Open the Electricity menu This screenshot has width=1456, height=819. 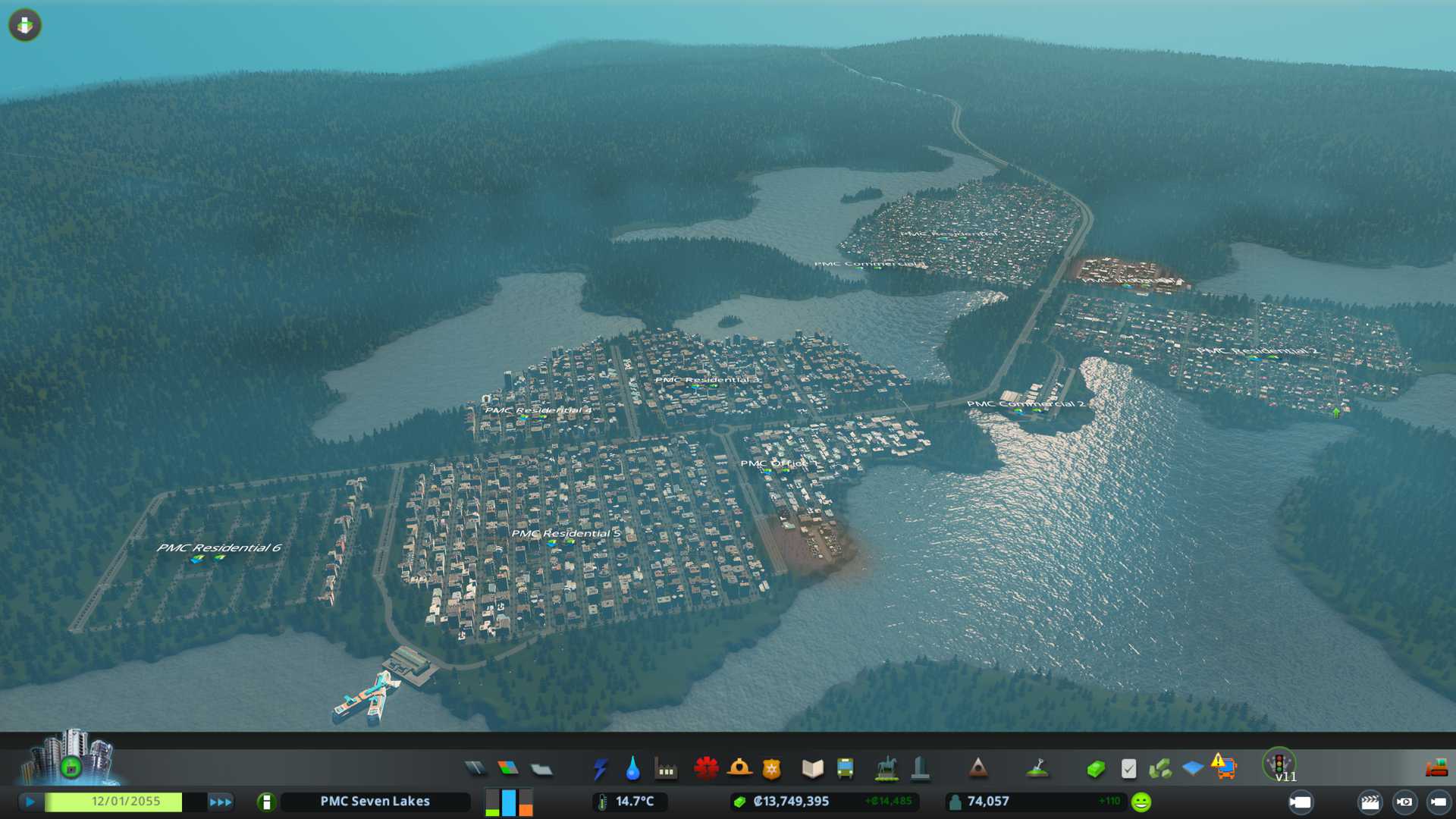(x=600, y=769)
